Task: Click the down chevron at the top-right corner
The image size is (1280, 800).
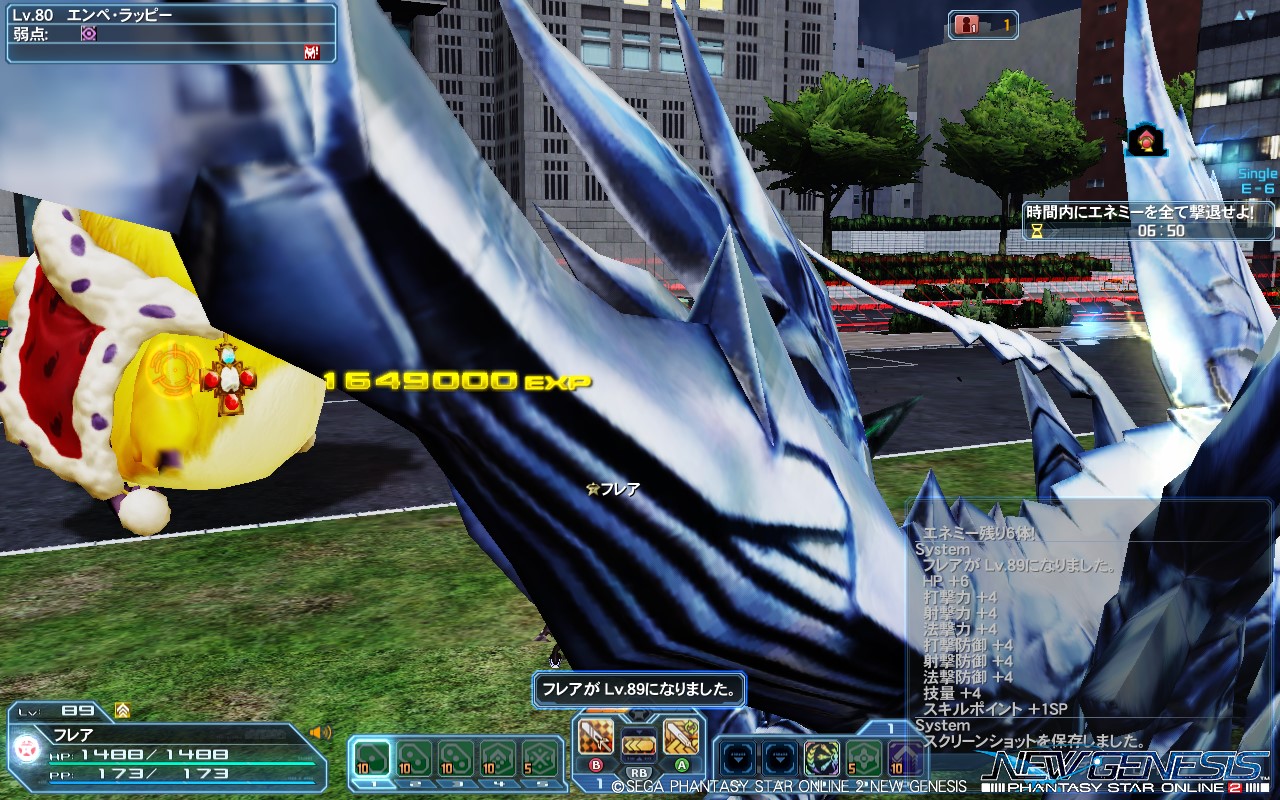Action: point(1249,15)
